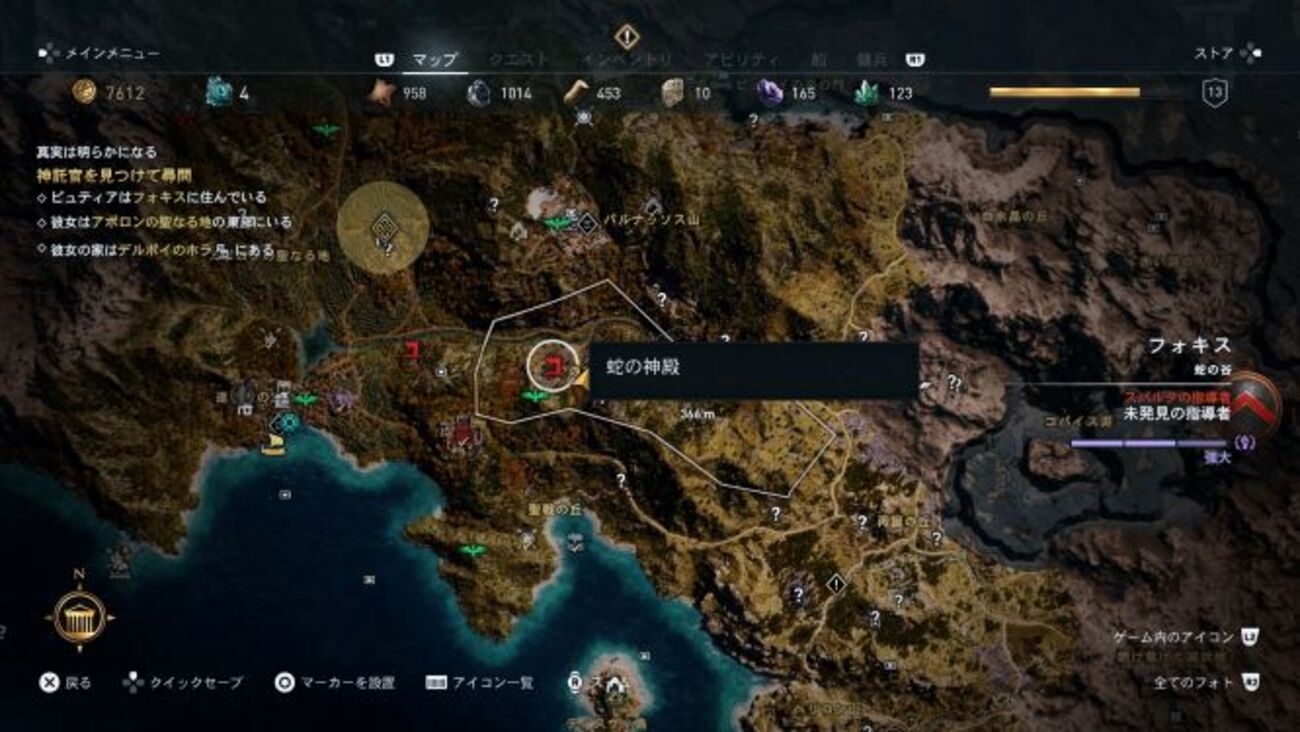The image size is (1300, 732).
Task: Switch to the マップ tab
Action: pos(435,60)
